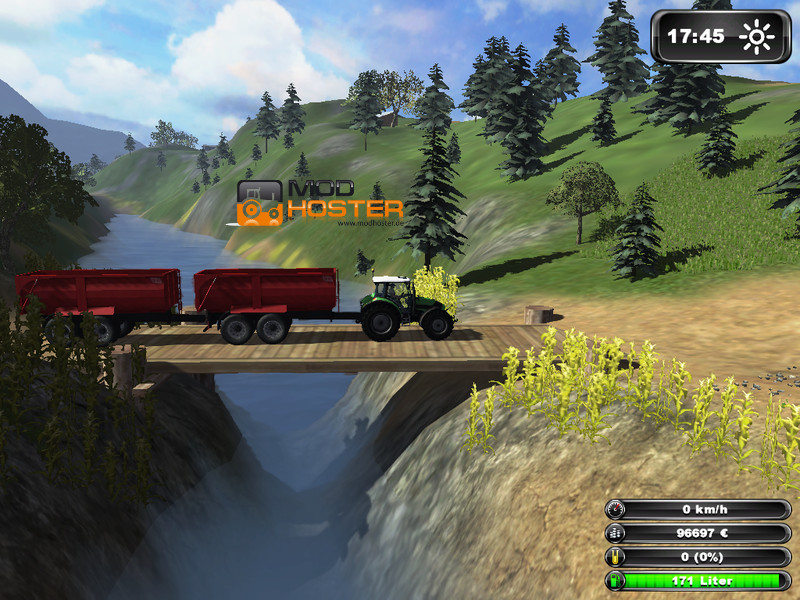Select the sun weather icon

[757, 38]
